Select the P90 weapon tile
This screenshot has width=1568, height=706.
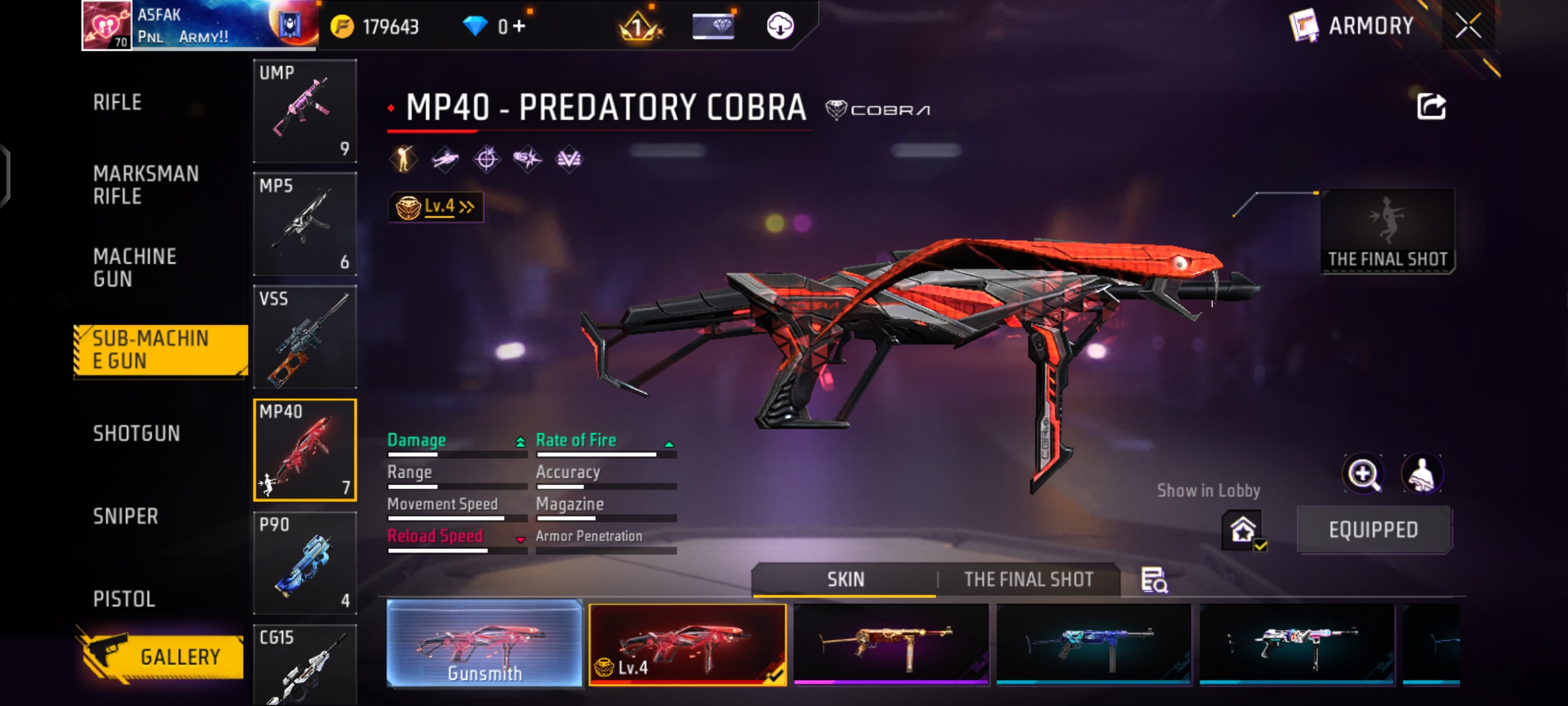(x=304, y=563)
